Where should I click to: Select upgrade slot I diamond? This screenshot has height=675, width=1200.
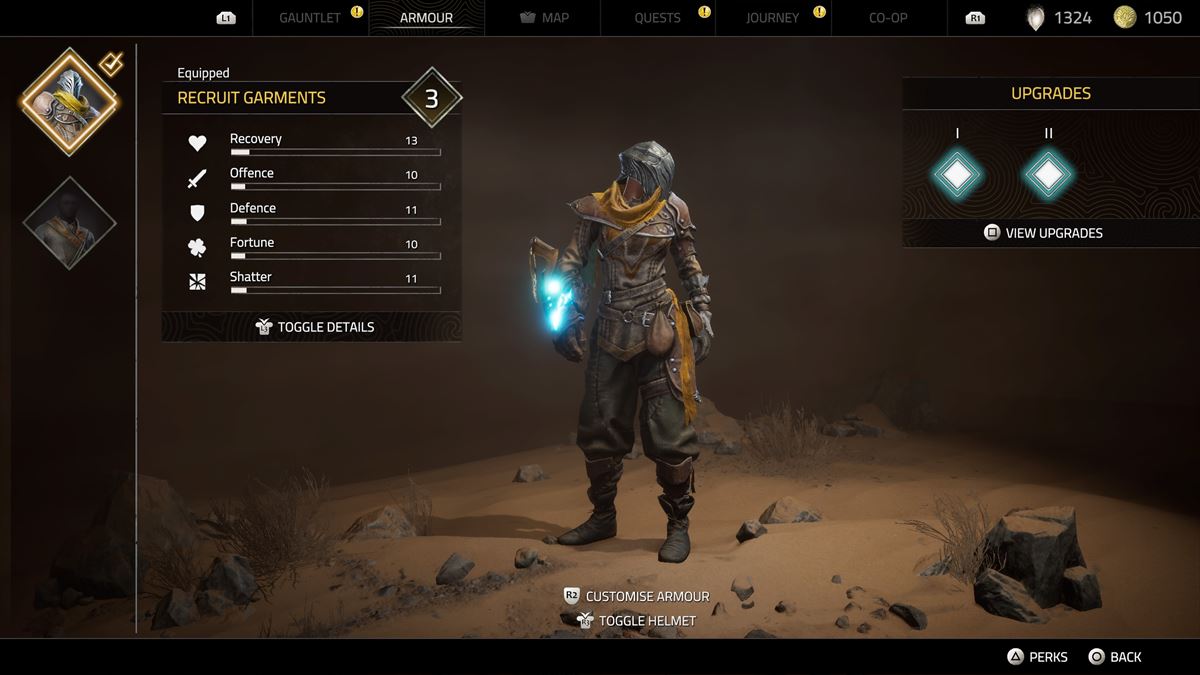pyautogui.click(x=957, y=176)
